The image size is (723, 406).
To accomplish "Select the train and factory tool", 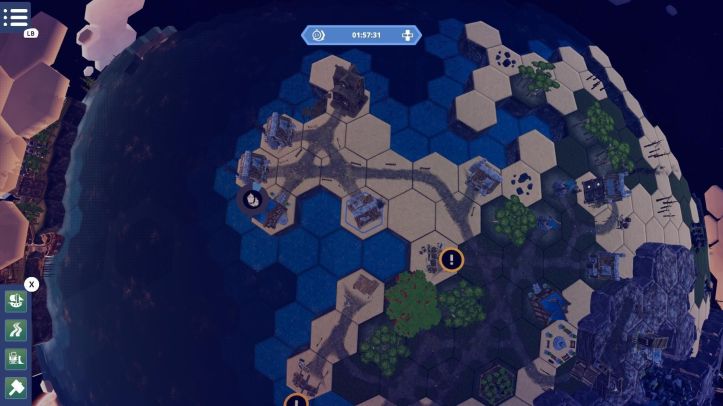I will (x=16, y=359).
